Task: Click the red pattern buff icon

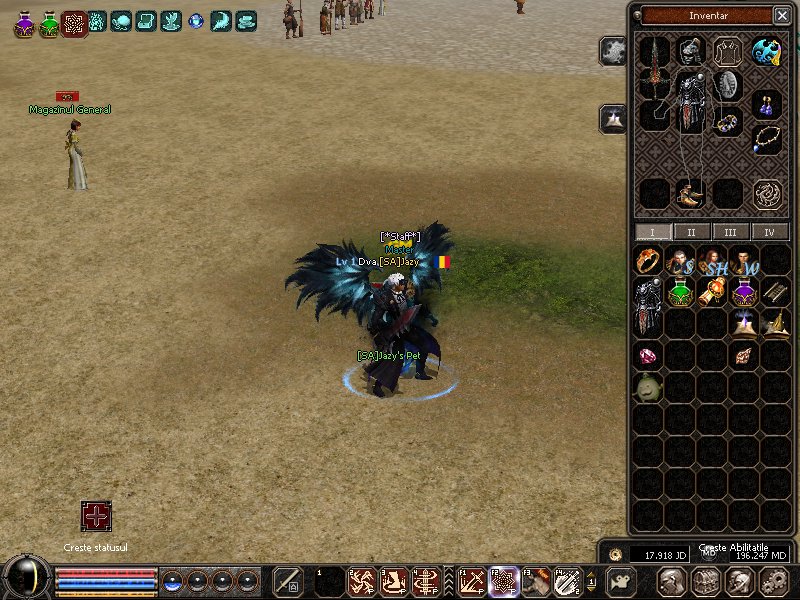Action: [x=74, y=22]
